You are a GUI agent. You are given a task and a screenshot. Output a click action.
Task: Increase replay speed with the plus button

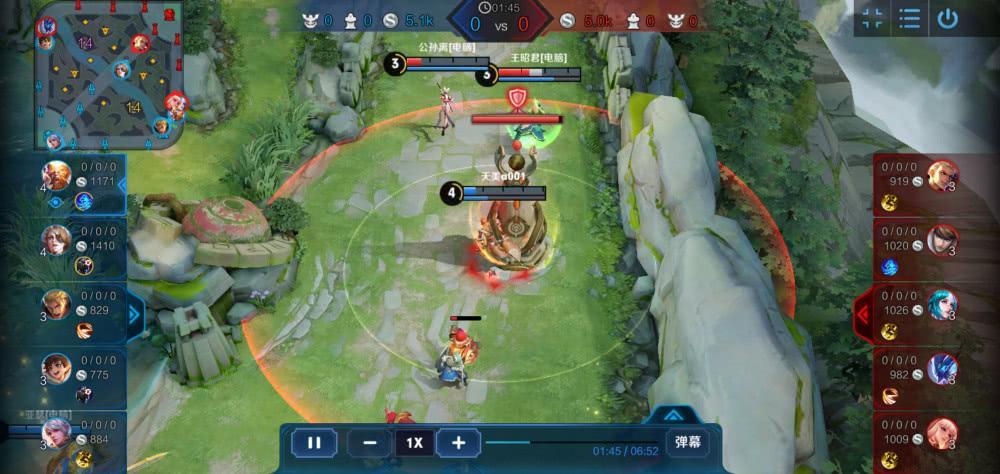458,442
